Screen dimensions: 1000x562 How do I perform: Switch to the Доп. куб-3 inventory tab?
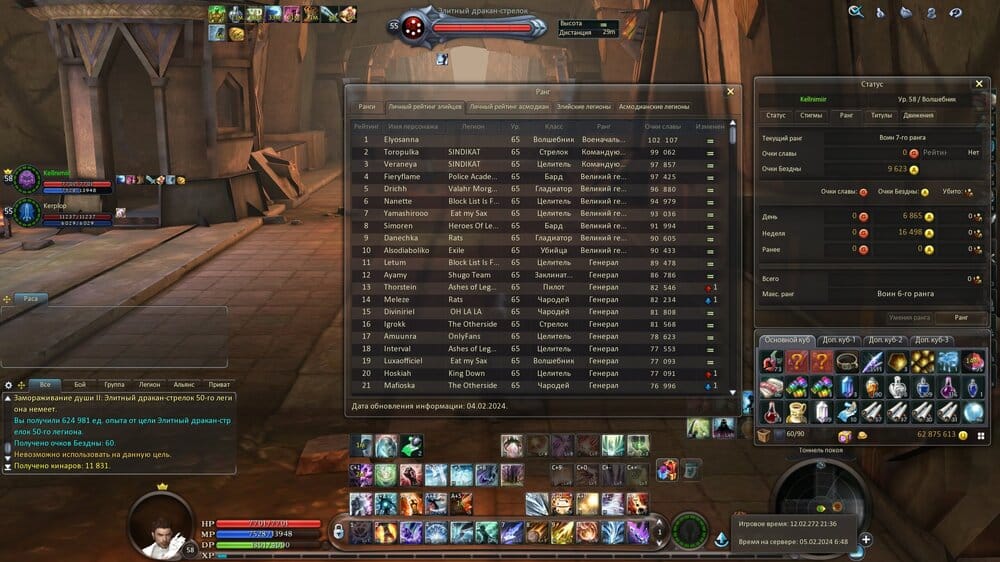click(x=932, y=340)
